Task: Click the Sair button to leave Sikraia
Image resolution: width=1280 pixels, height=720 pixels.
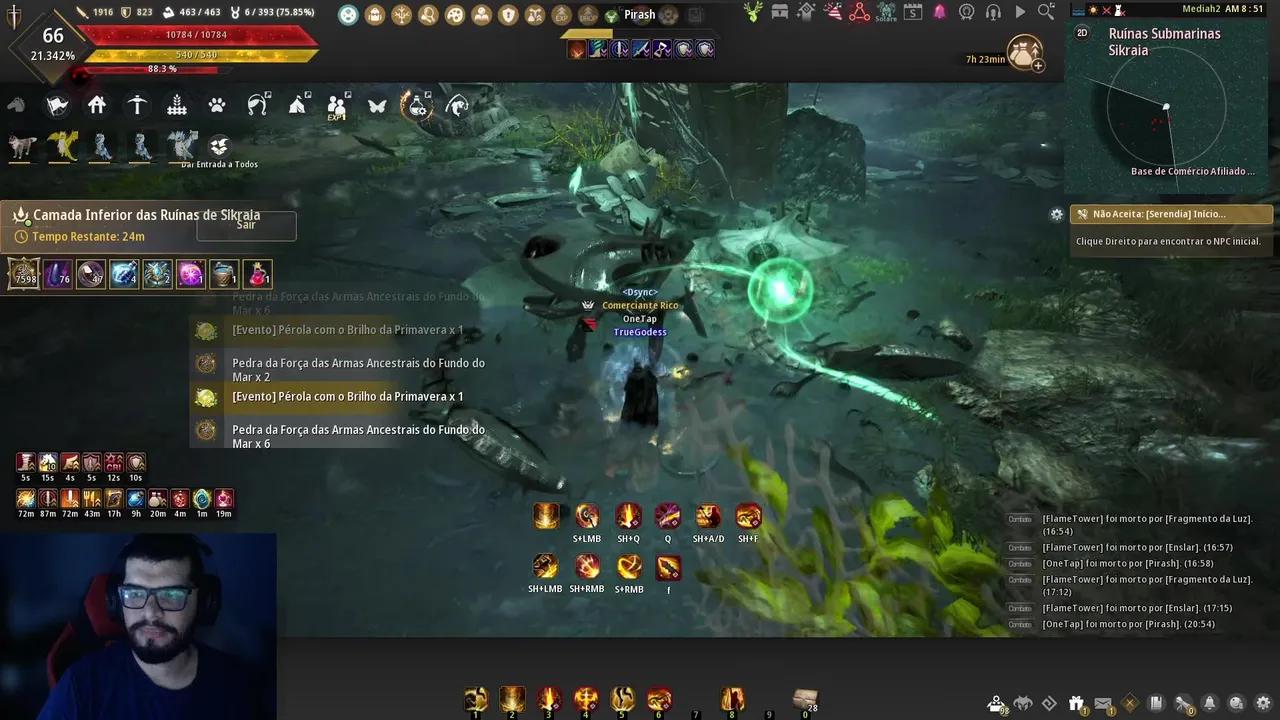Action: [x=245, y=225]
